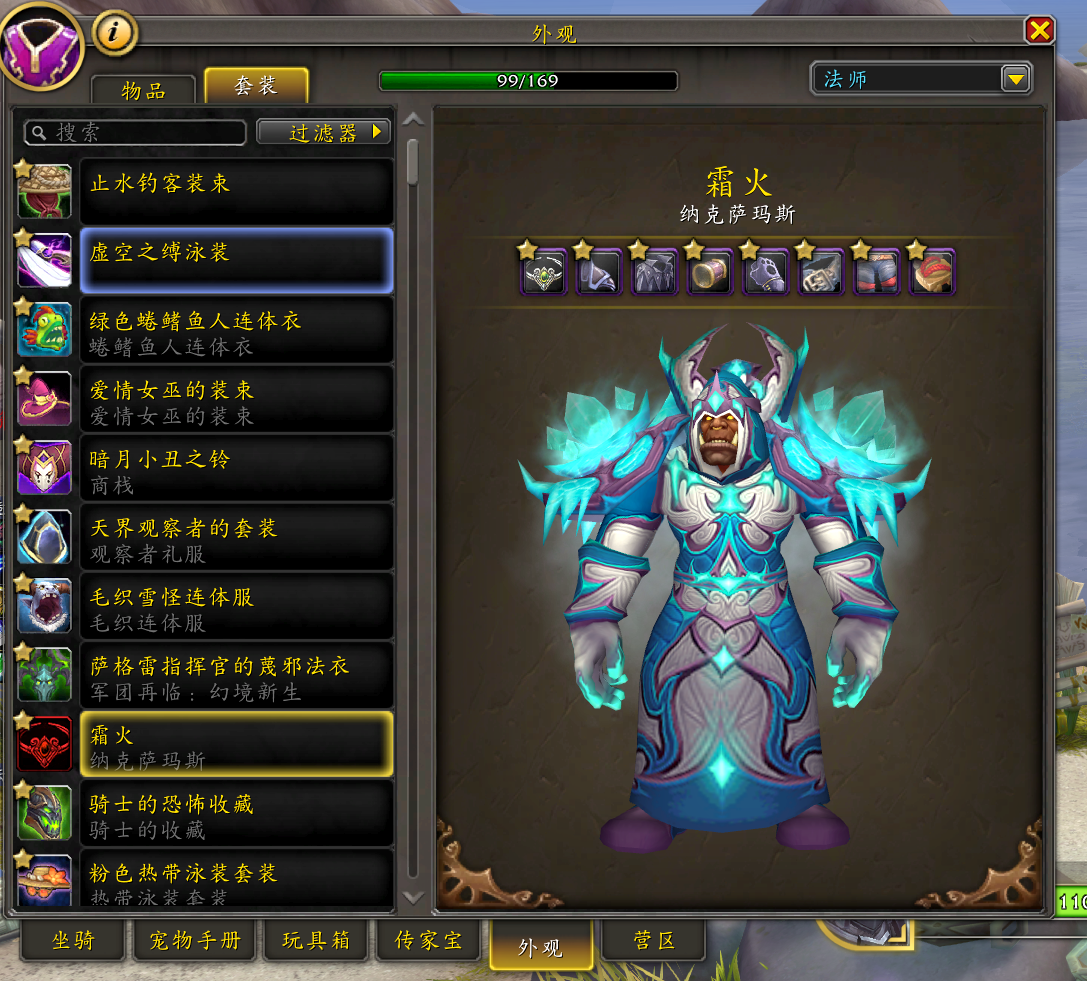Pick the 爱情女巫的装束 set

point(235,398)
